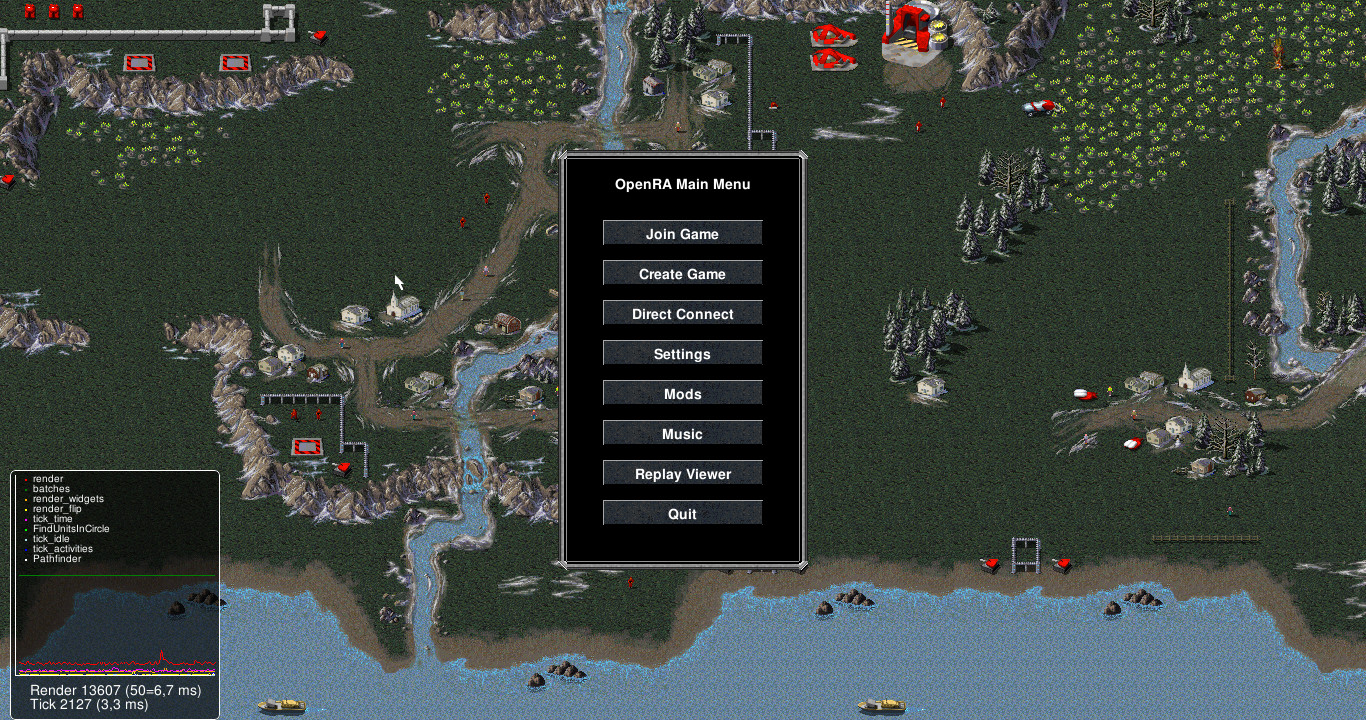Screen dimensions: 1366x720
Task: Toggle the Pathfinder performance metric
Action: [55, 559]
